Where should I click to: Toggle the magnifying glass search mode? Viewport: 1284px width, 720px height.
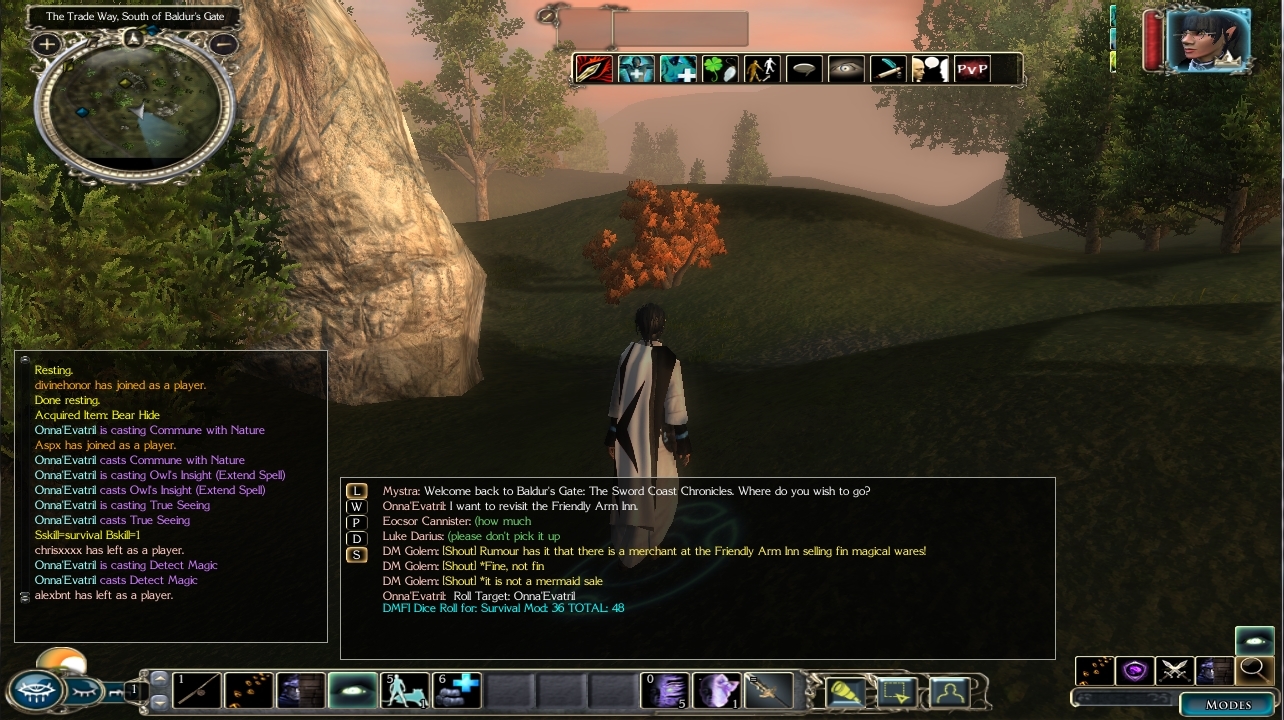click(1254, 670)
